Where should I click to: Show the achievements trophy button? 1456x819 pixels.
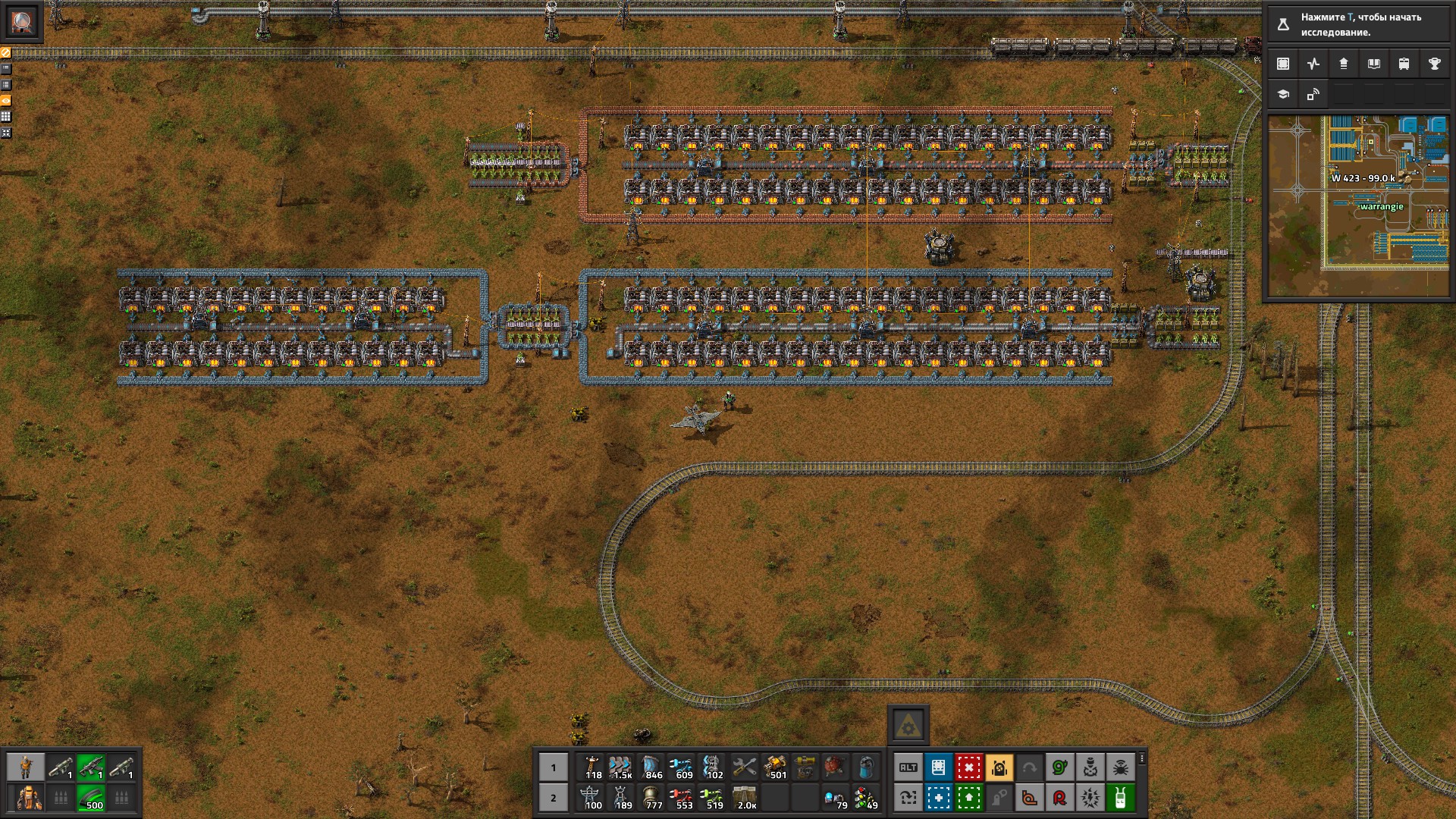(1434, 64)
